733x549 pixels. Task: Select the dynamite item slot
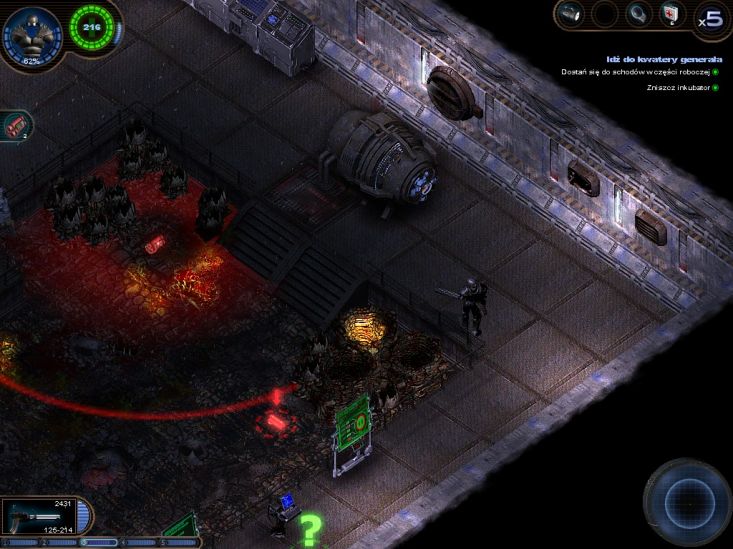tap(15, 125)
